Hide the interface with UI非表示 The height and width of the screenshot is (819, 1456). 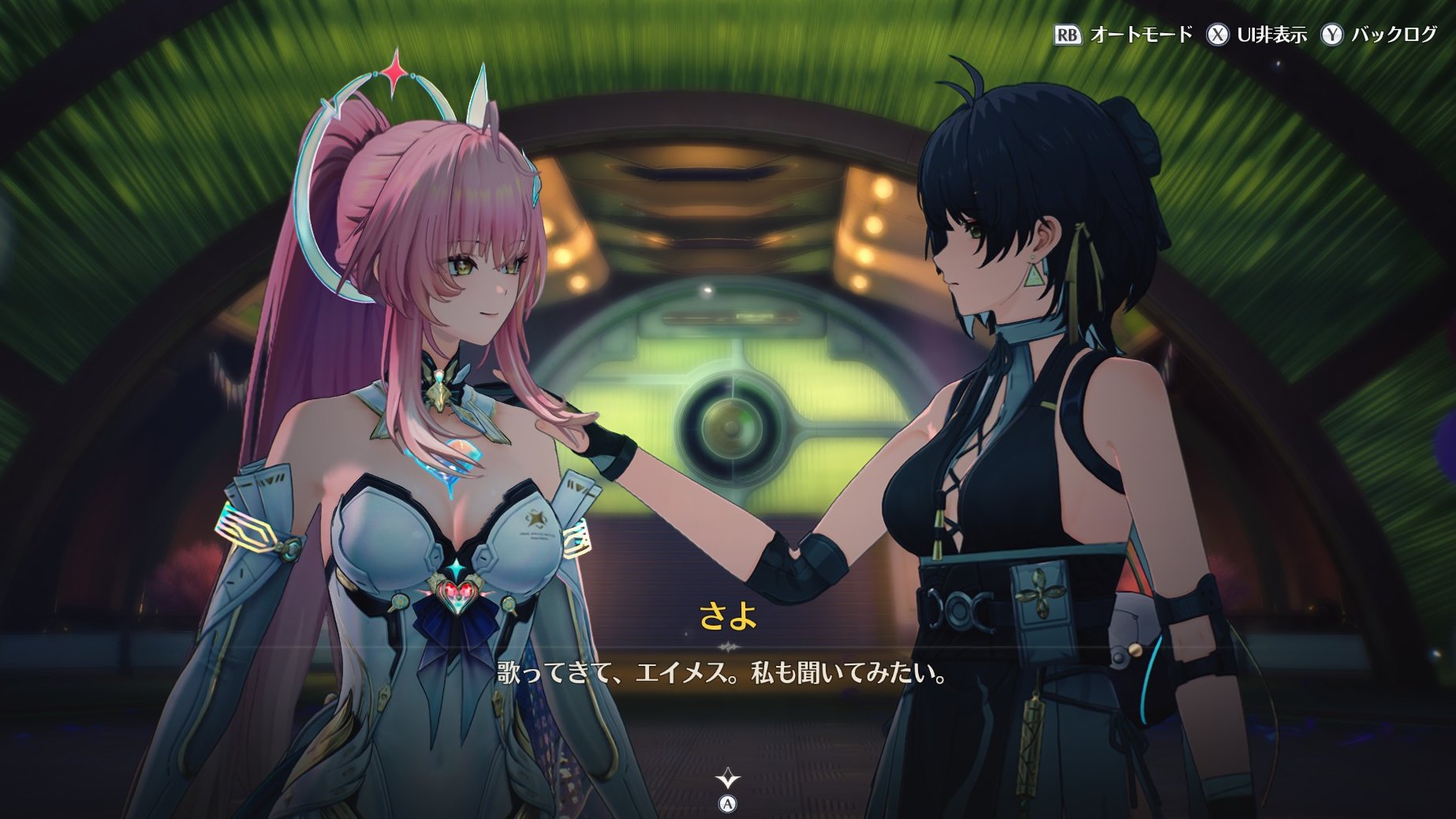tap(1257, 35)
